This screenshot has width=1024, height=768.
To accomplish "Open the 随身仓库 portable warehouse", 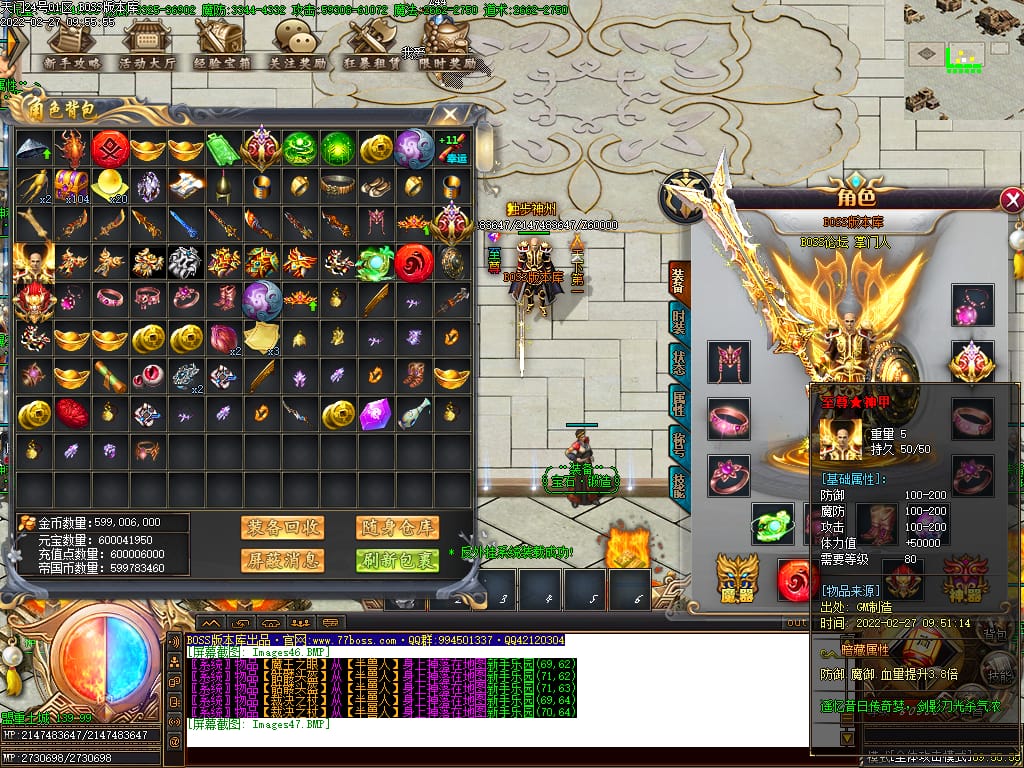I will point(397,528).
